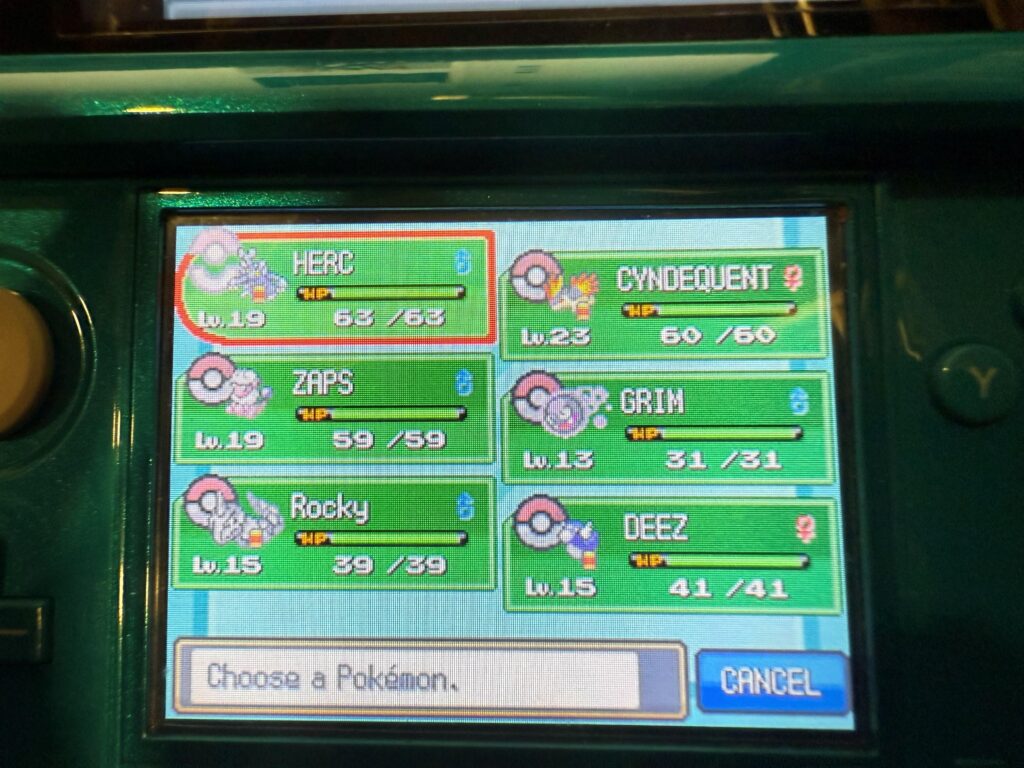1024x768 pixels.
Task: Select DEEZ party panel
Action: [x=672, y=553]
